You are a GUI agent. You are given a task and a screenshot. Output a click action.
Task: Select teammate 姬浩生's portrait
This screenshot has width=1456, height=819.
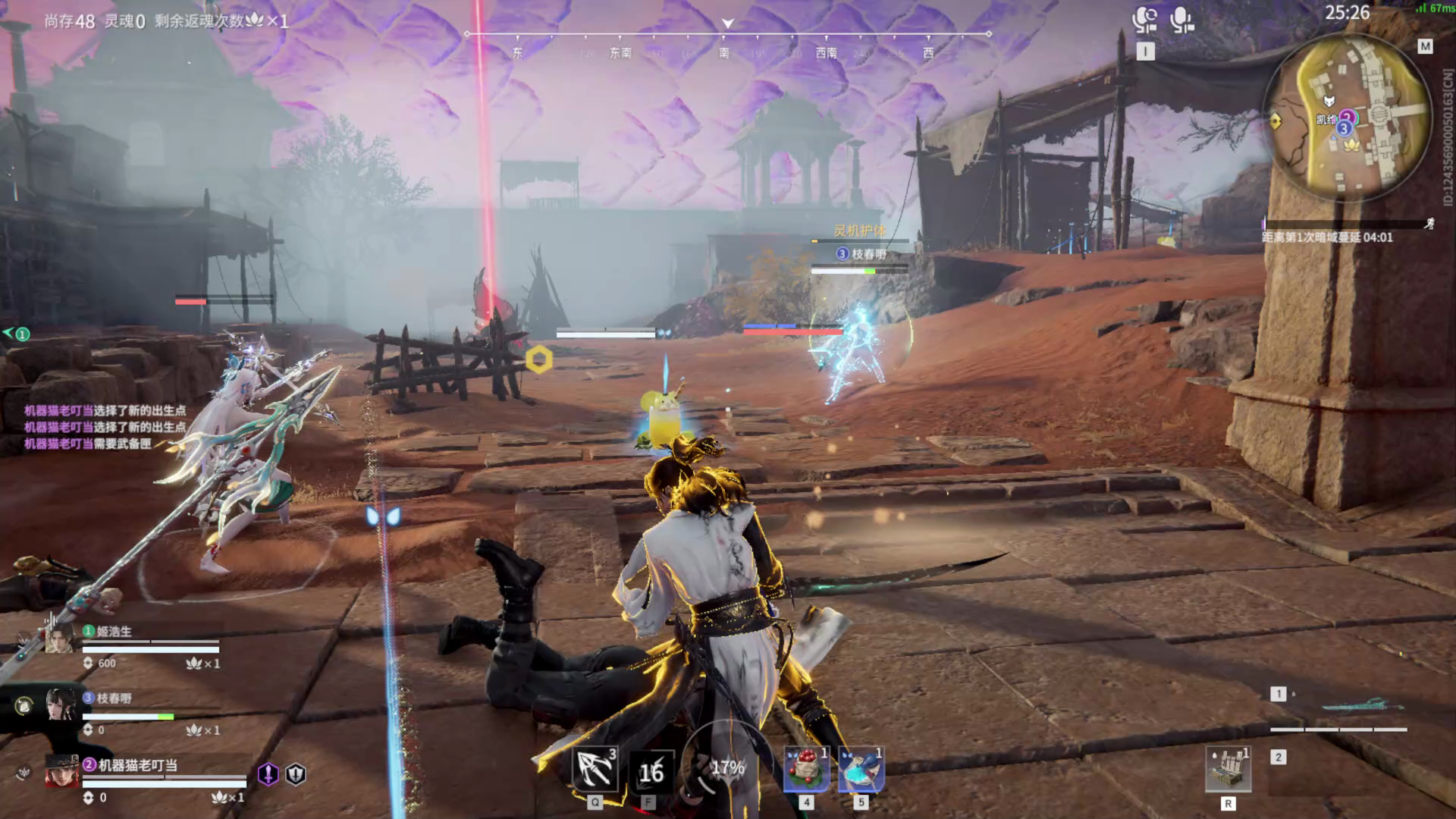59,638
